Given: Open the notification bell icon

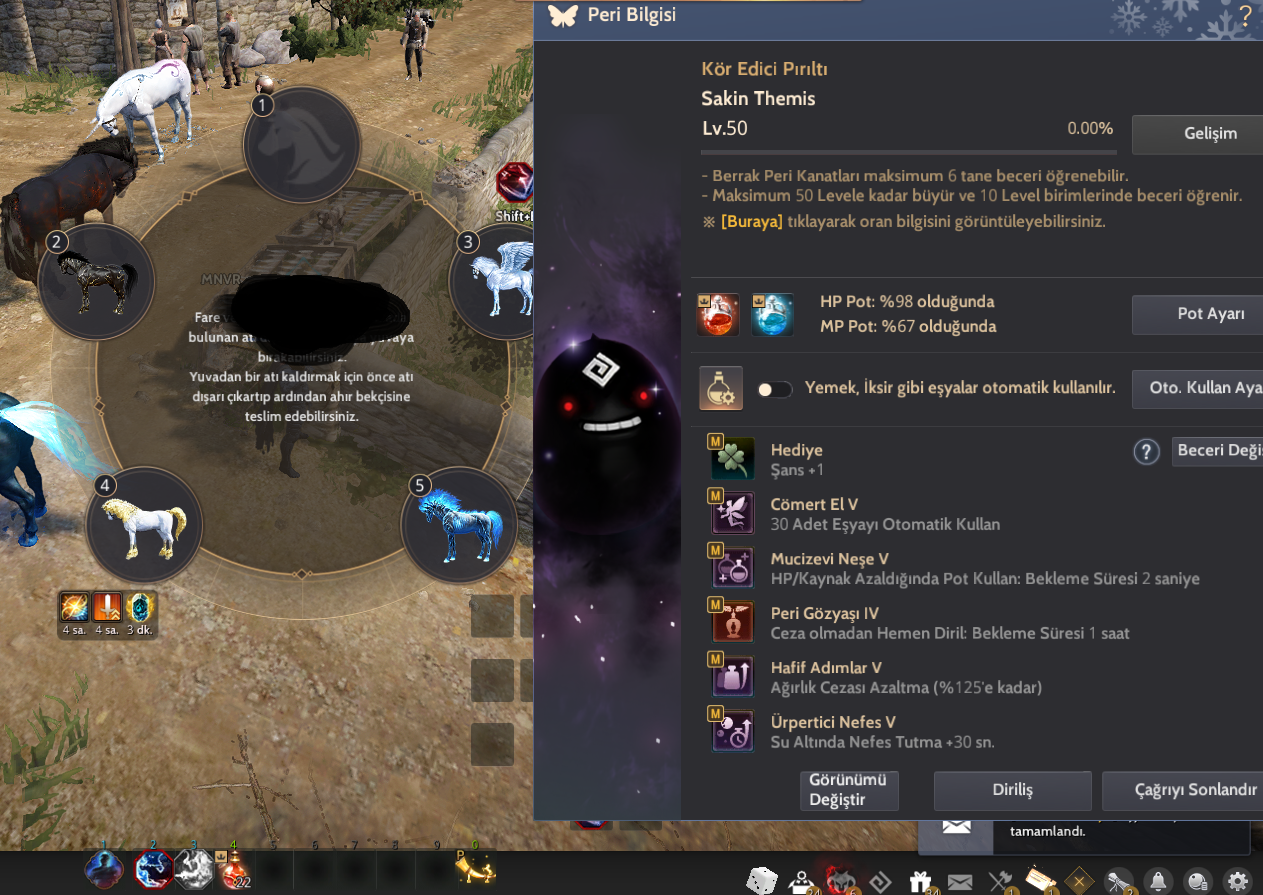Looking at the screenshot, I should point(1158,881).
